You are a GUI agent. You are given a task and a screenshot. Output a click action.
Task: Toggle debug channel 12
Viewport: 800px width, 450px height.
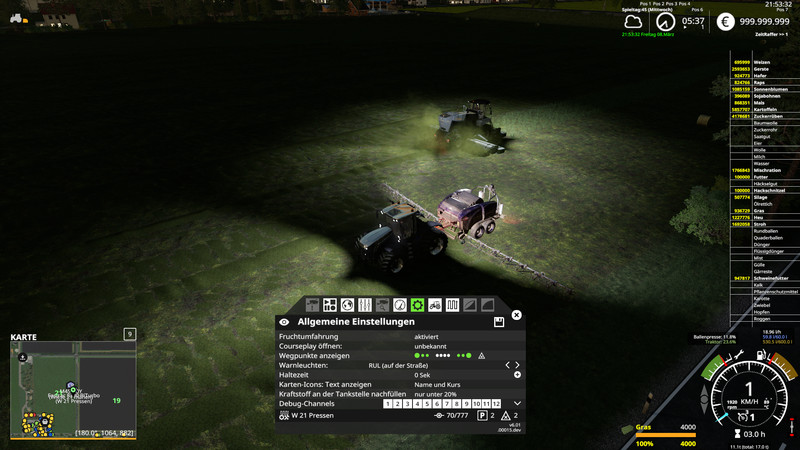(495, 404)
